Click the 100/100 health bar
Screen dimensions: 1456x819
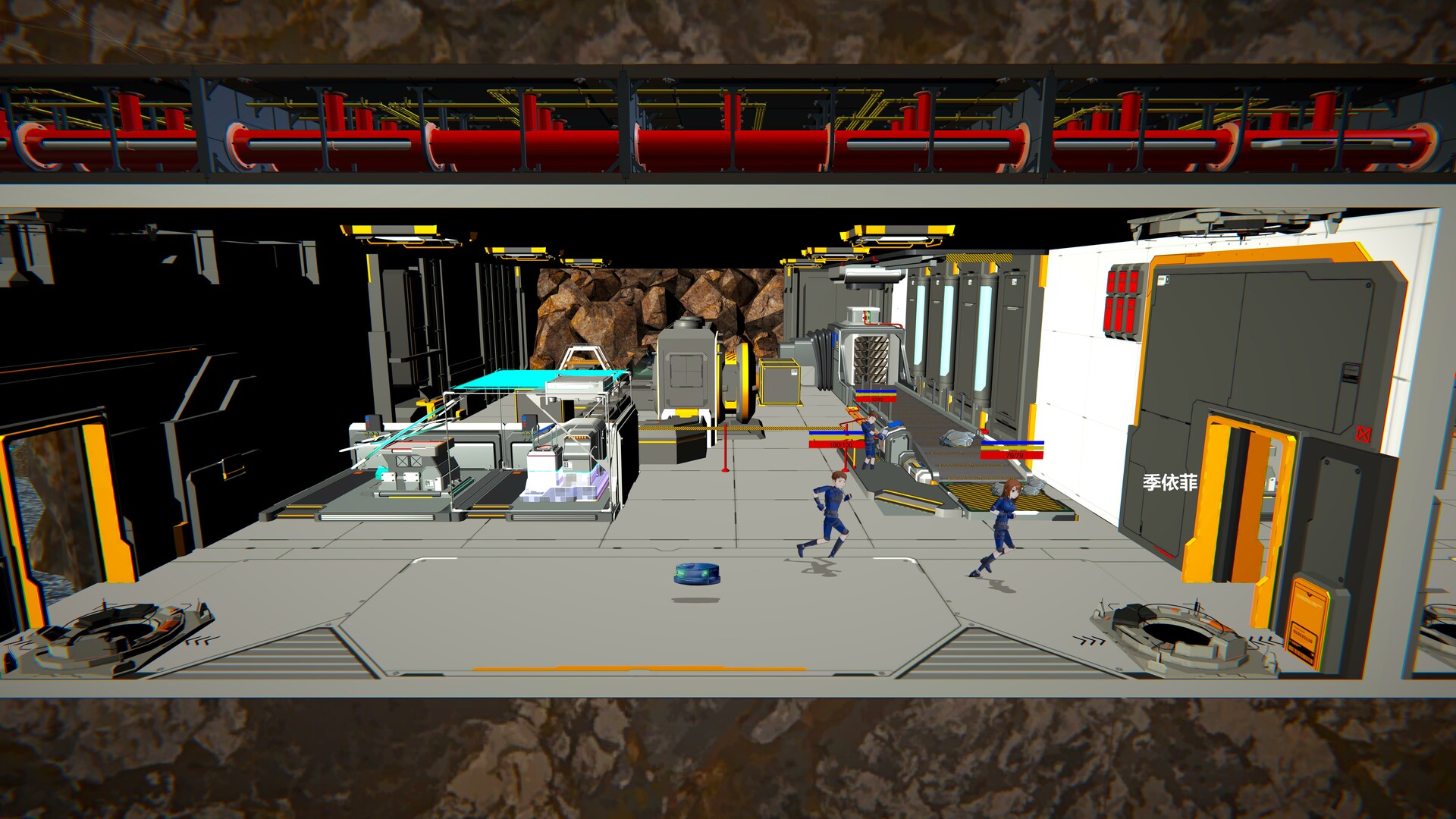pyautogui.click(x=840, y=444)
